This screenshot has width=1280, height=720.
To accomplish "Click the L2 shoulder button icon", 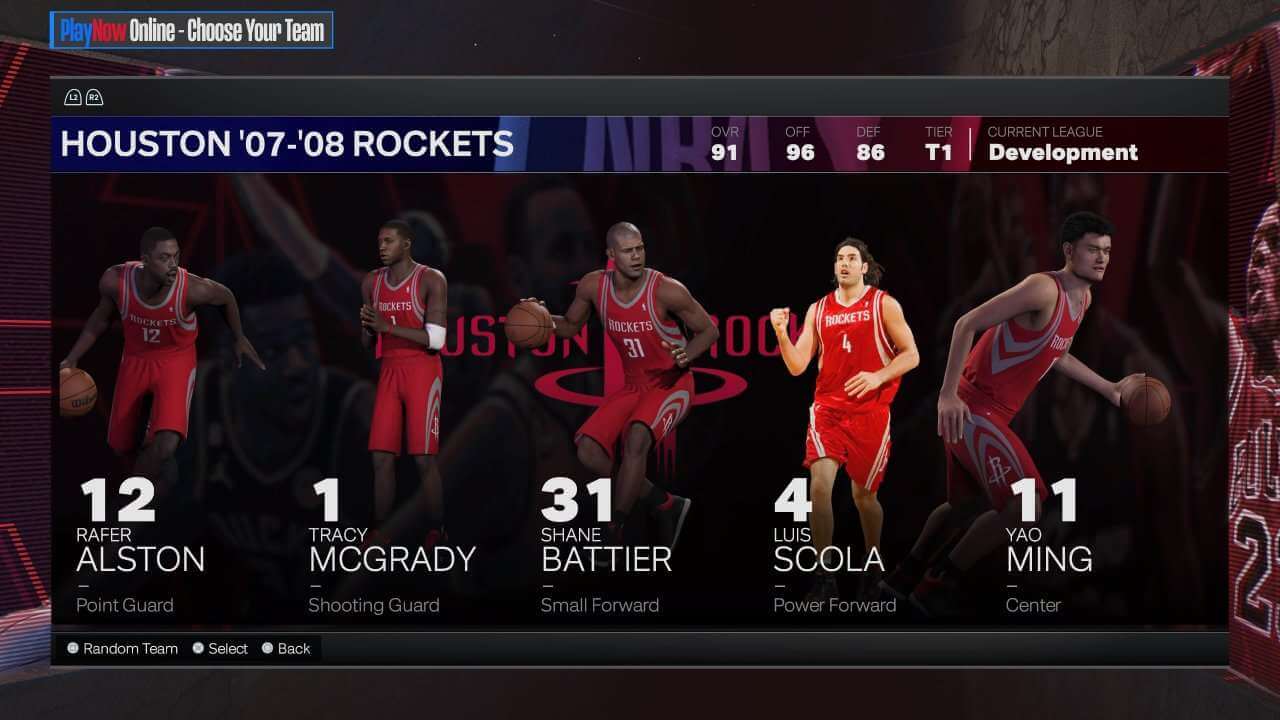I will [71, 97].
